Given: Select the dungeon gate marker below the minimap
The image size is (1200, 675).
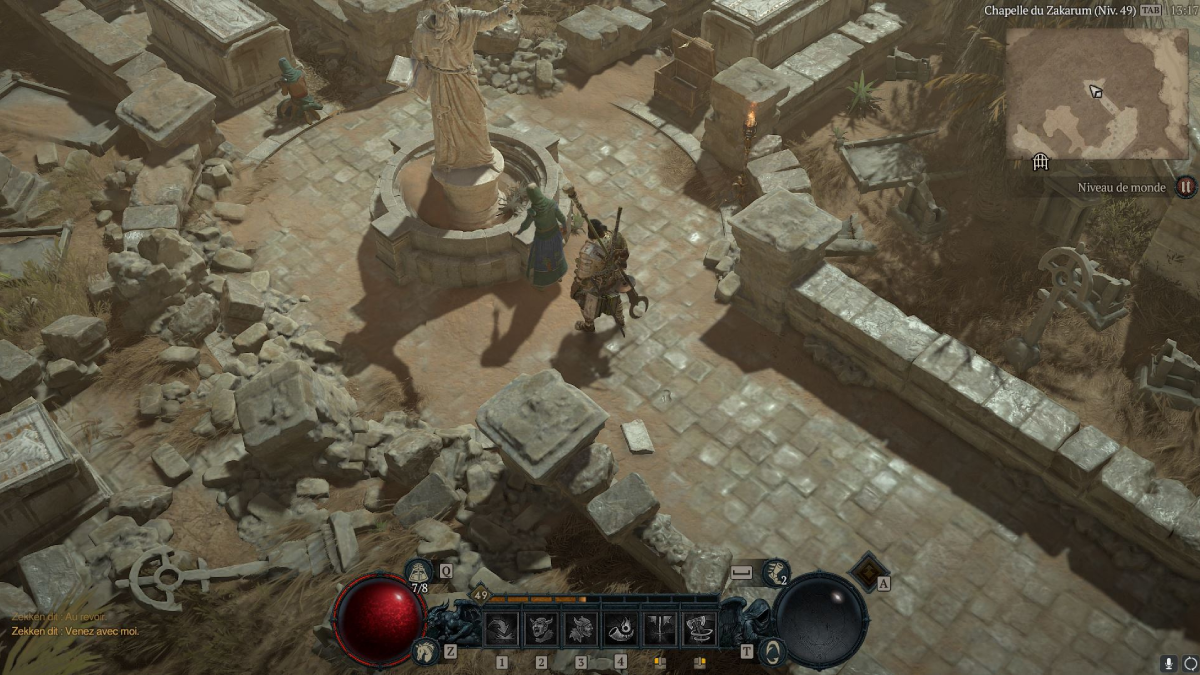Looking at the screenshot, I should pyautogui.click(x=1040, y=162).
